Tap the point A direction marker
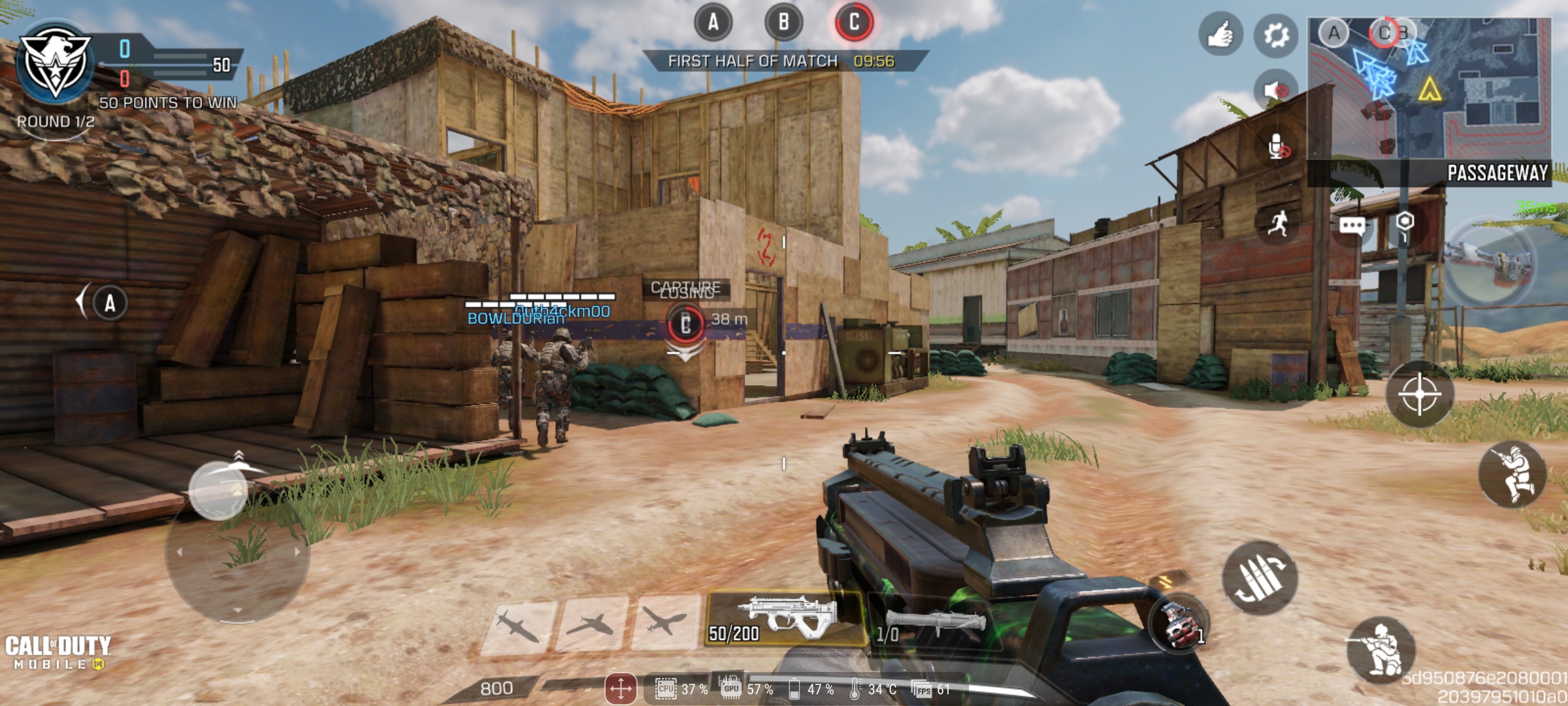Image resolution: width=1568 pixels, height=706 pixels. click(108, 303)
